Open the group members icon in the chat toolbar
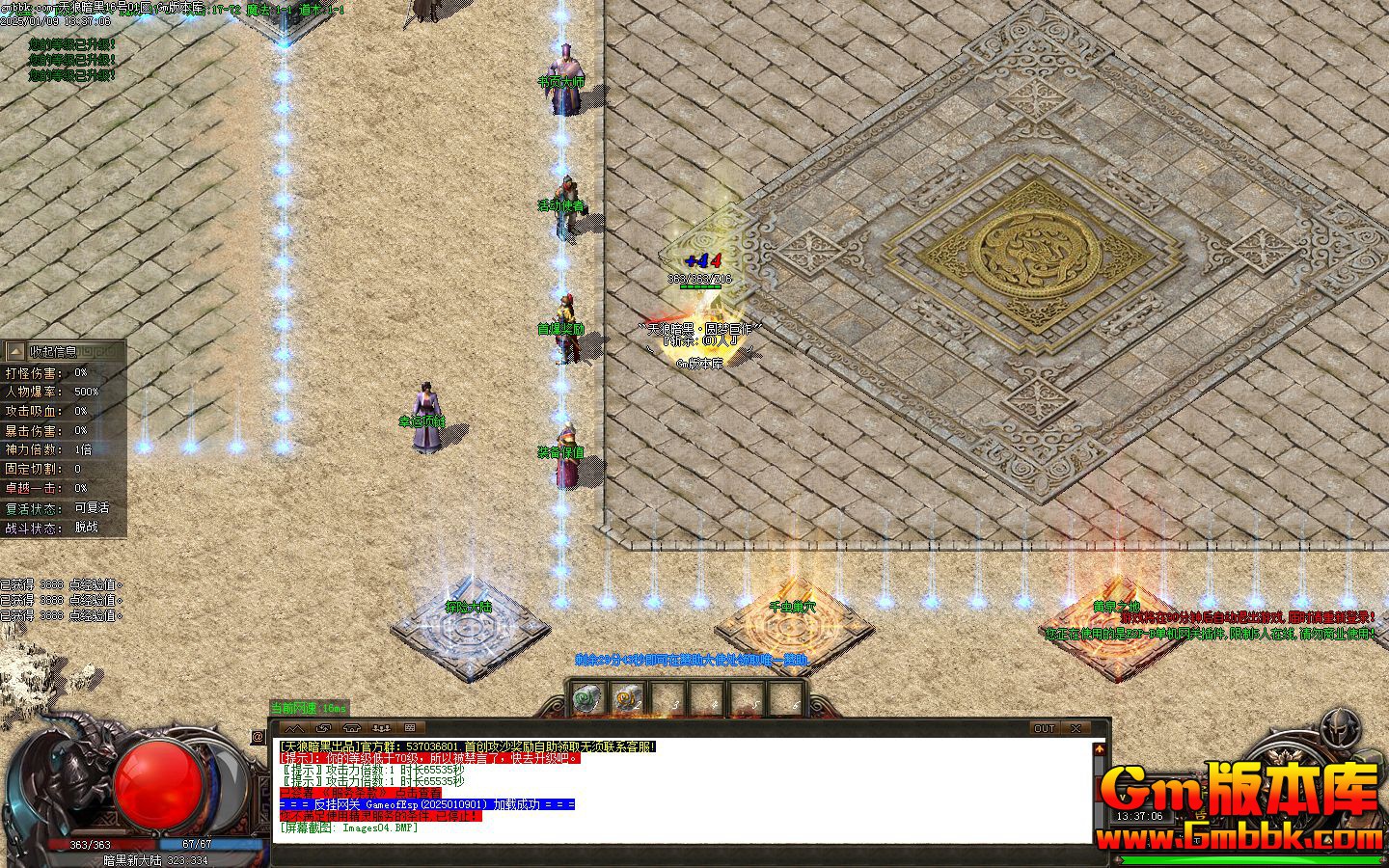This screenshot has width=1389, height=868. click(x=381, y=728)
